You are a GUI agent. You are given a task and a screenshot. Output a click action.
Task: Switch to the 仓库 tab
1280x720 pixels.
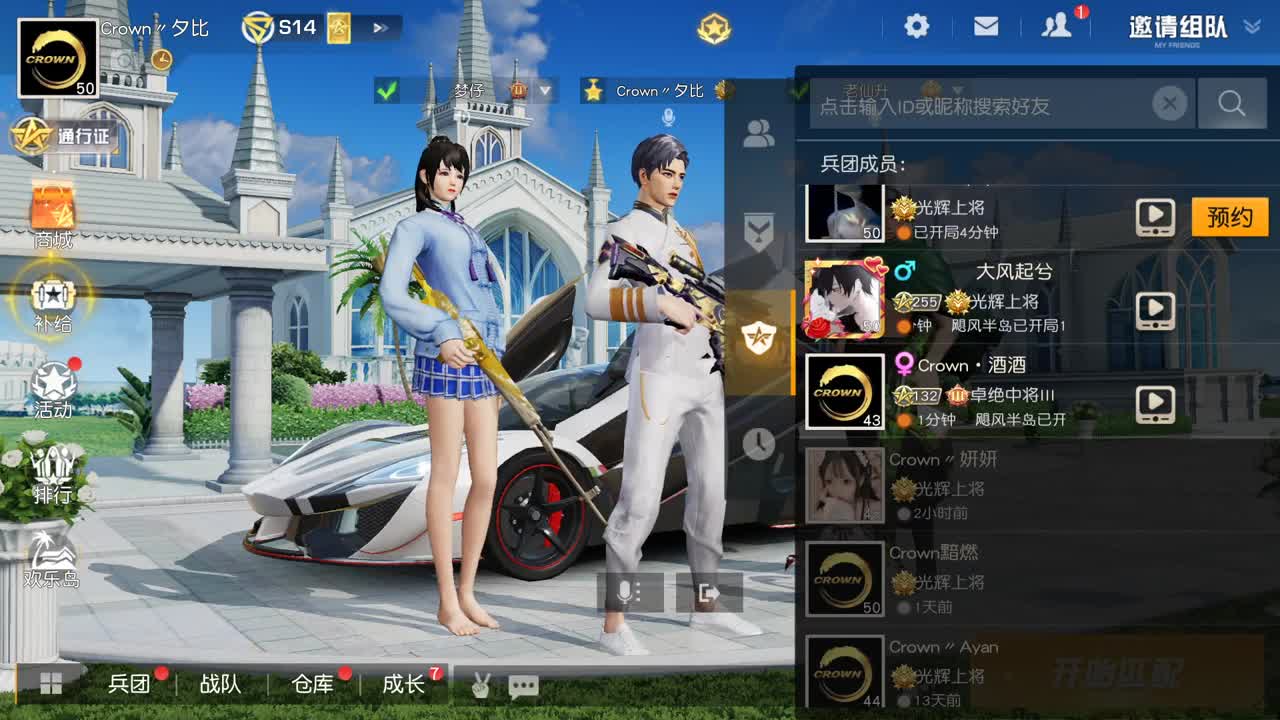[313, 685]
